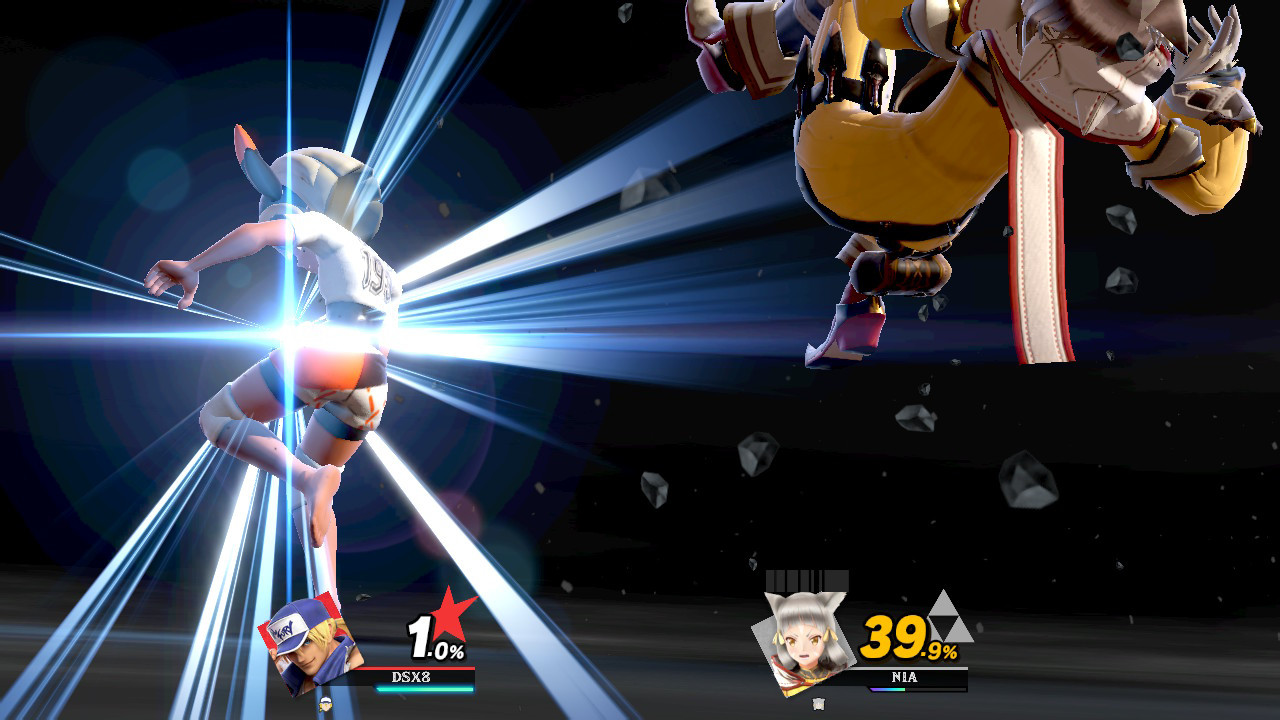
Task: Select Nia's character portrait
Action: pyautogui.click(x=804, y=640)
